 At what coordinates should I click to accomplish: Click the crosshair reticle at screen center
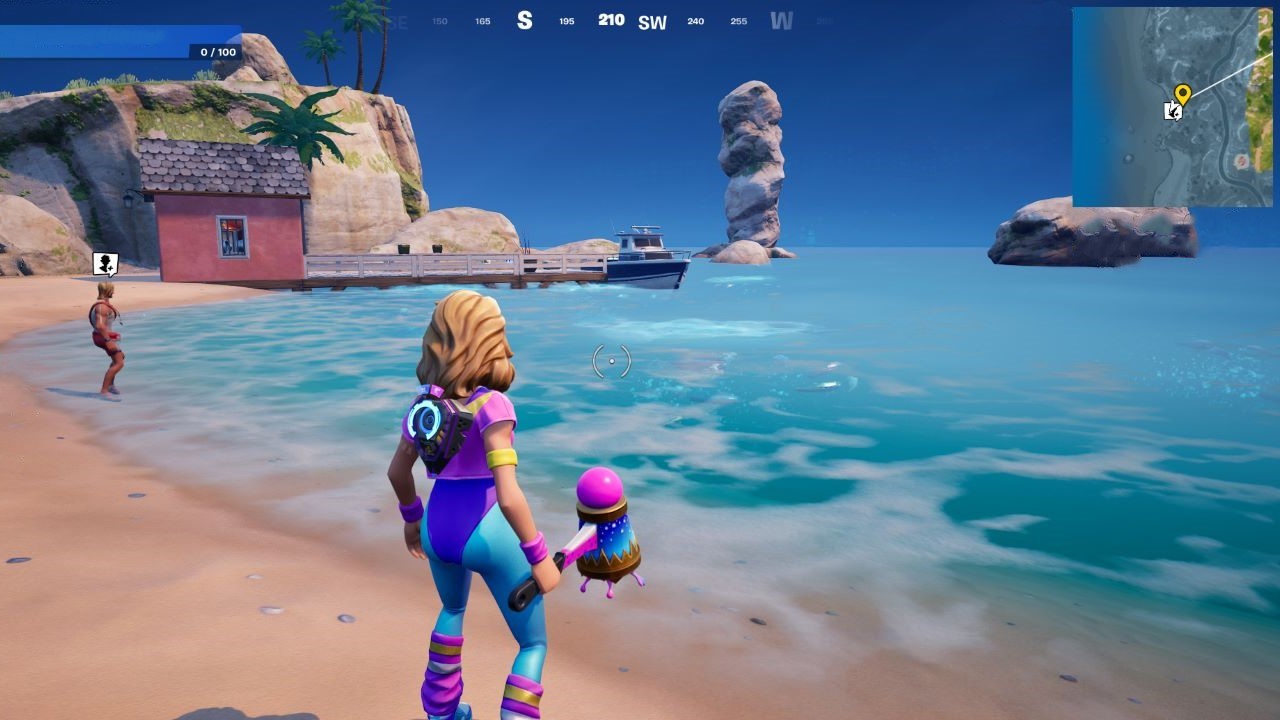click(x=610, y=361)
